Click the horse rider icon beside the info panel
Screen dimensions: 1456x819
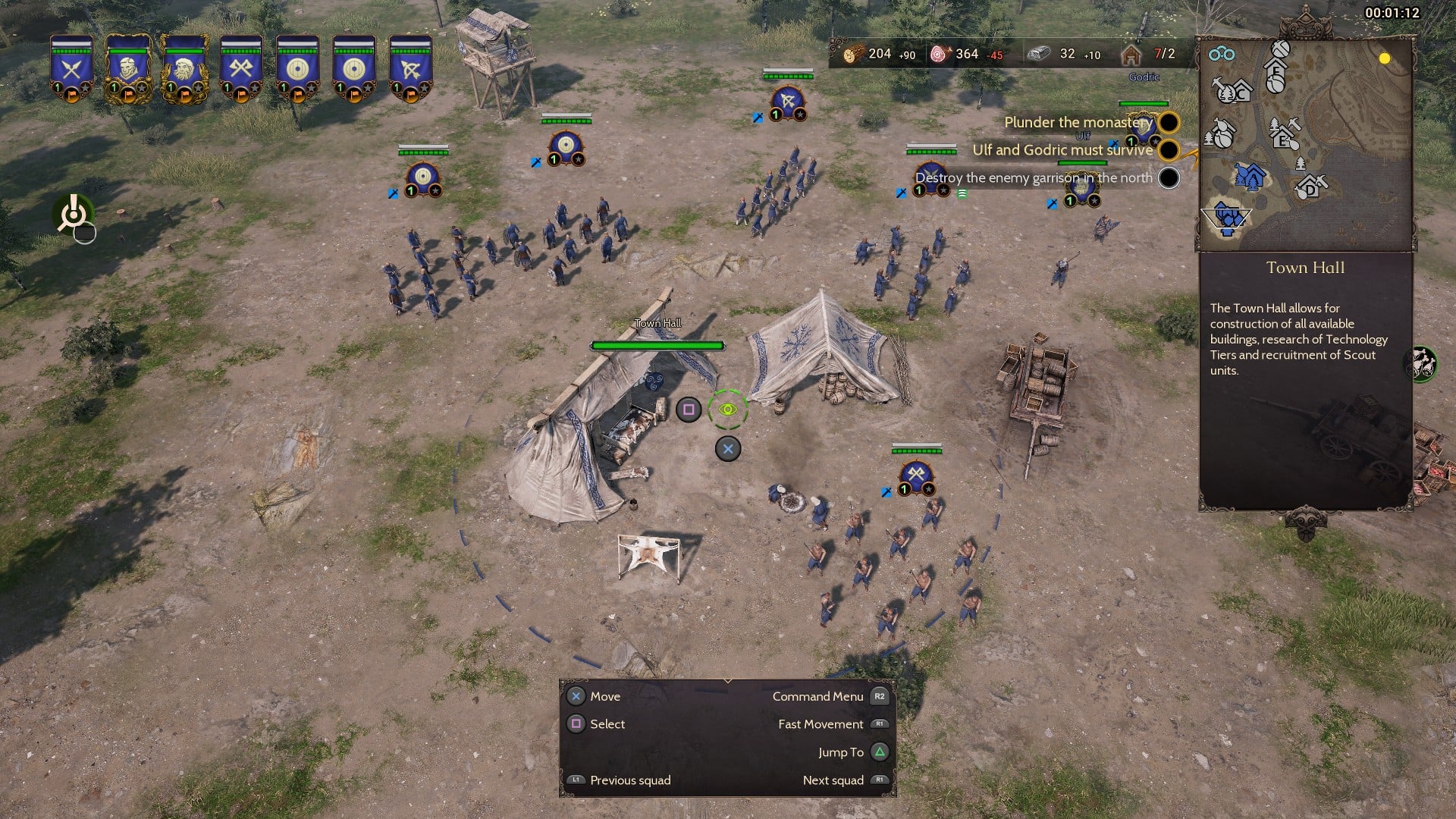click(1422, 363)
